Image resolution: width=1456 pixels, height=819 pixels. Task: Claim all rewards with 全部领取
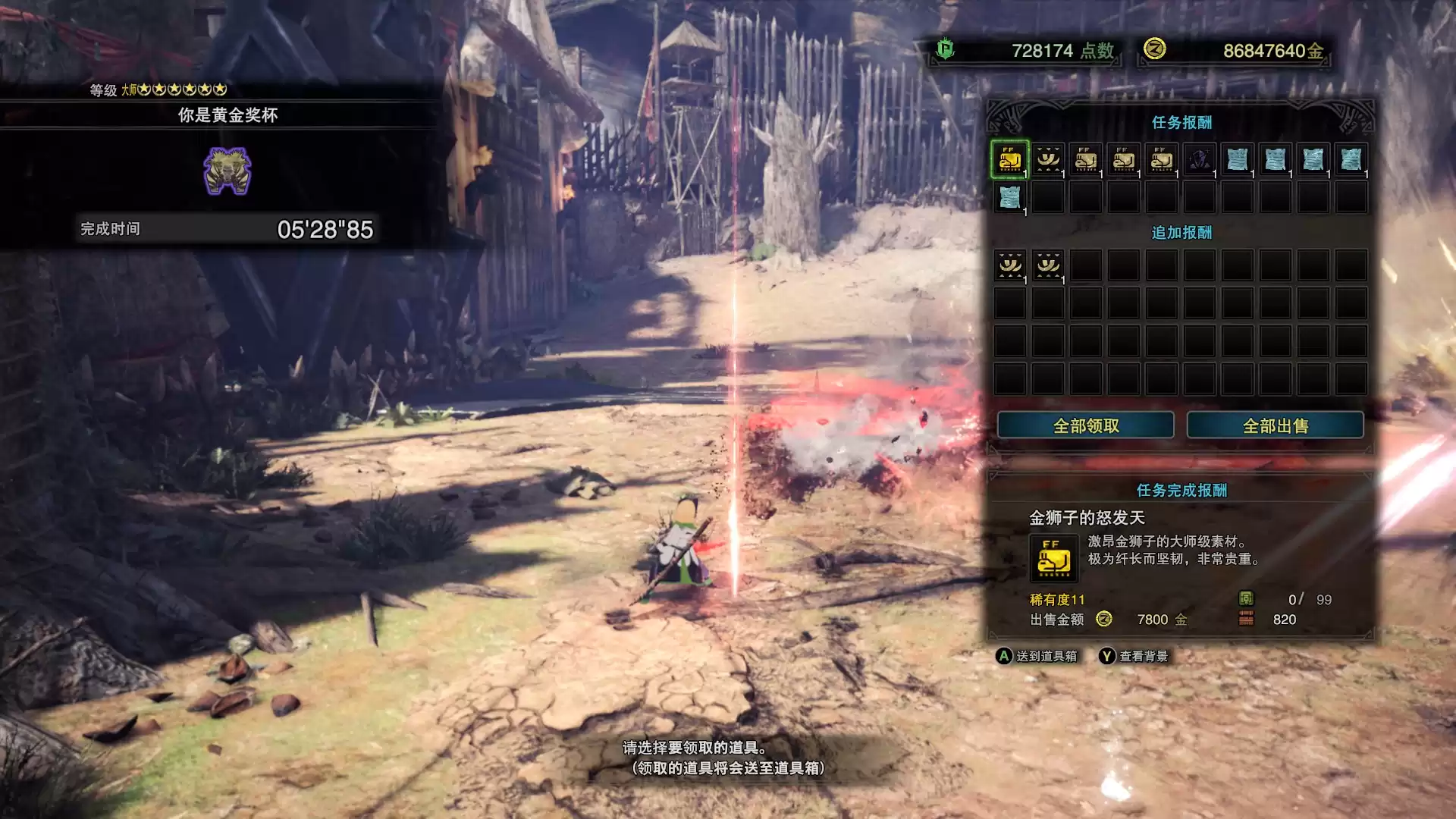point(1085,425)
